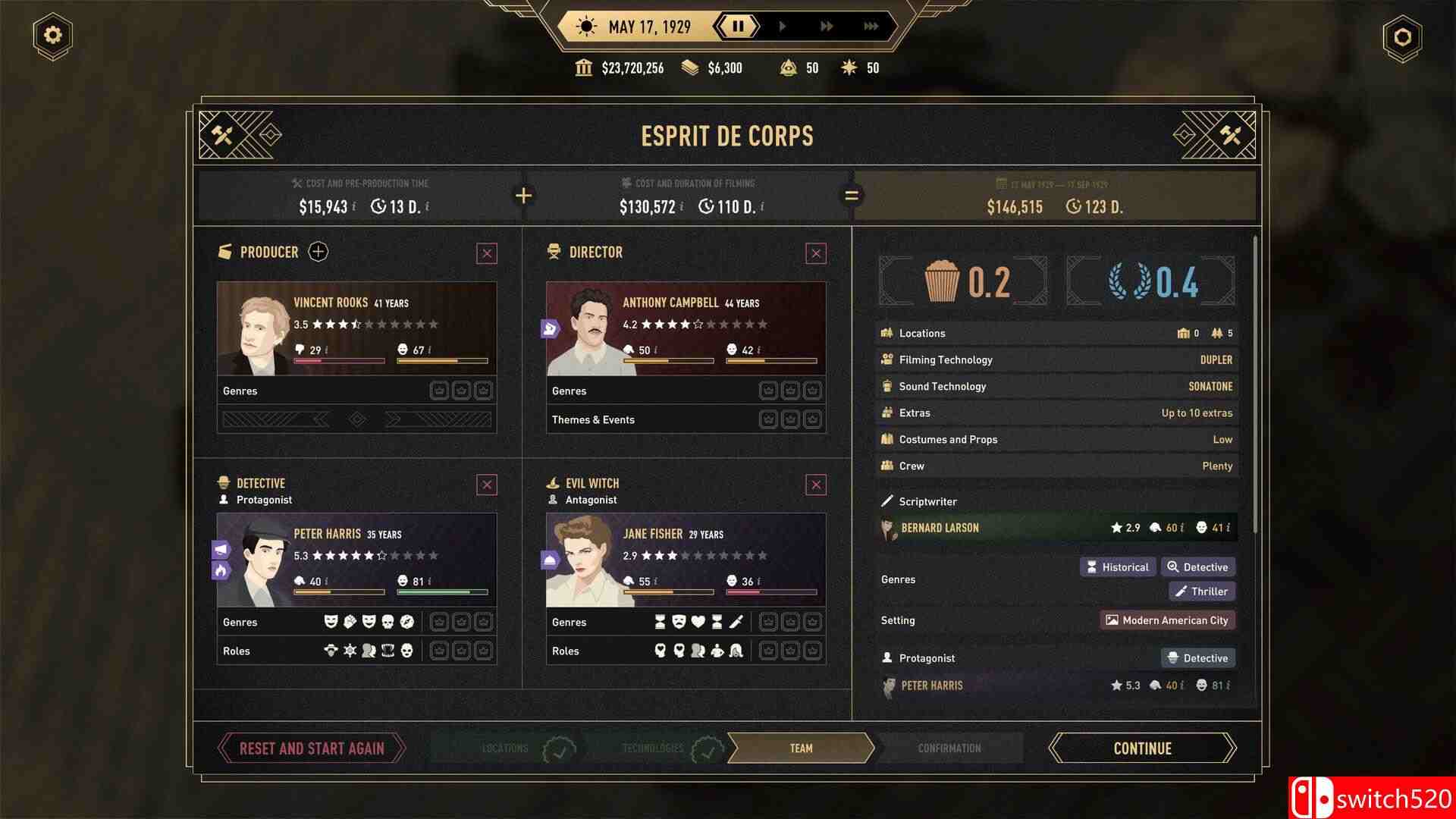This screenshot has width=1456, height=819.
Task: Click the Scriptwriter pen icon in right panel
Action: point(887,500)
